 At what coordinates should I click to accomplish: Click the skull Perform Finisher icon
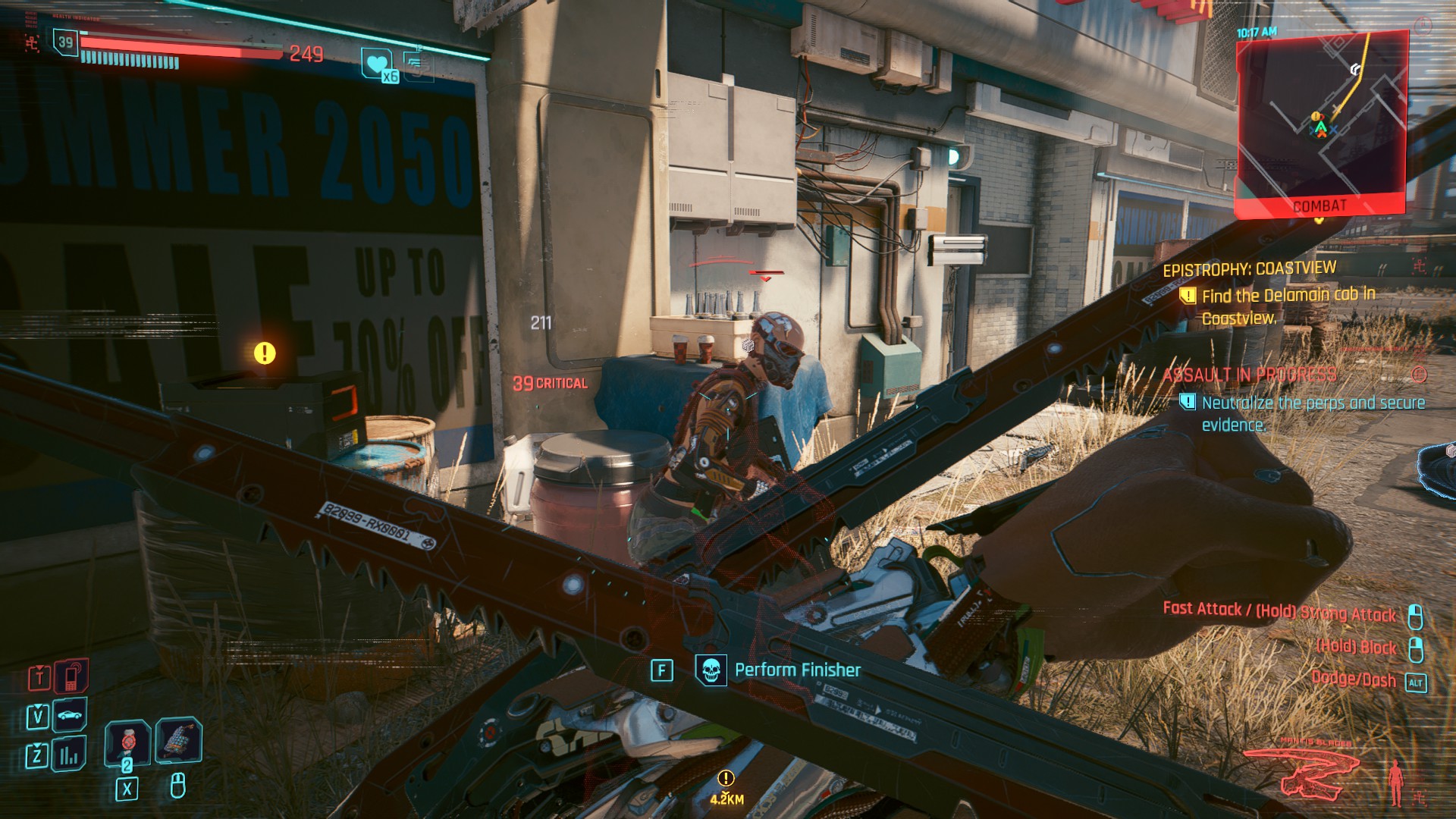click(711, 670)
